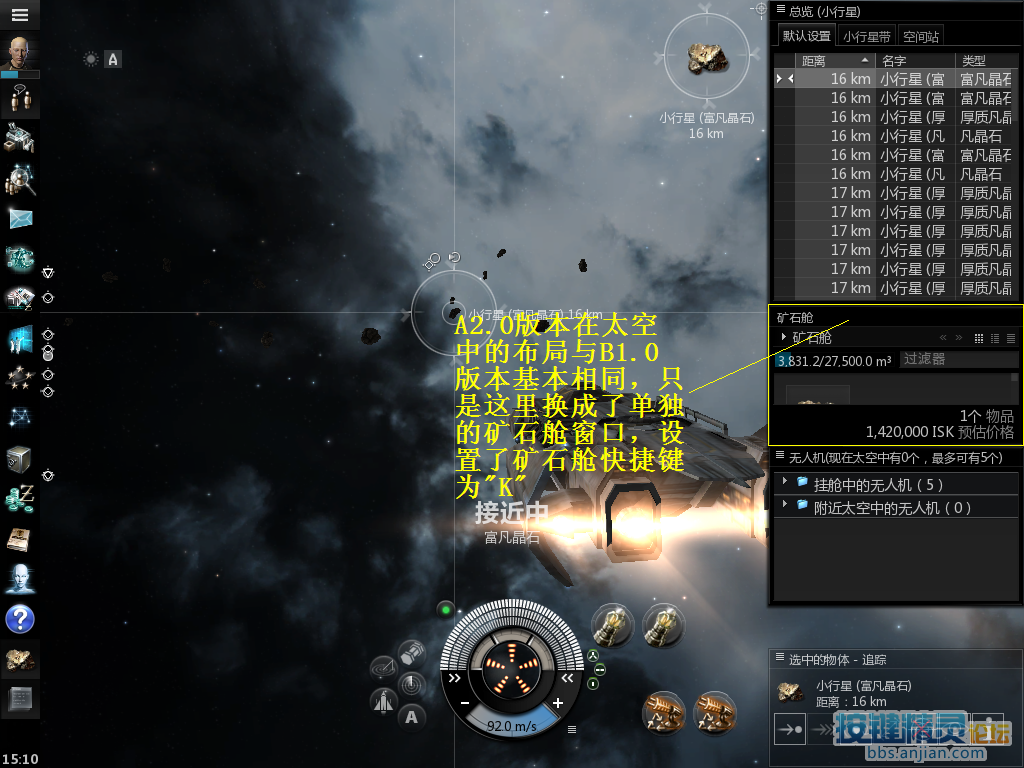Activate the first mining laser module
1024x768 pixels.
612,625
